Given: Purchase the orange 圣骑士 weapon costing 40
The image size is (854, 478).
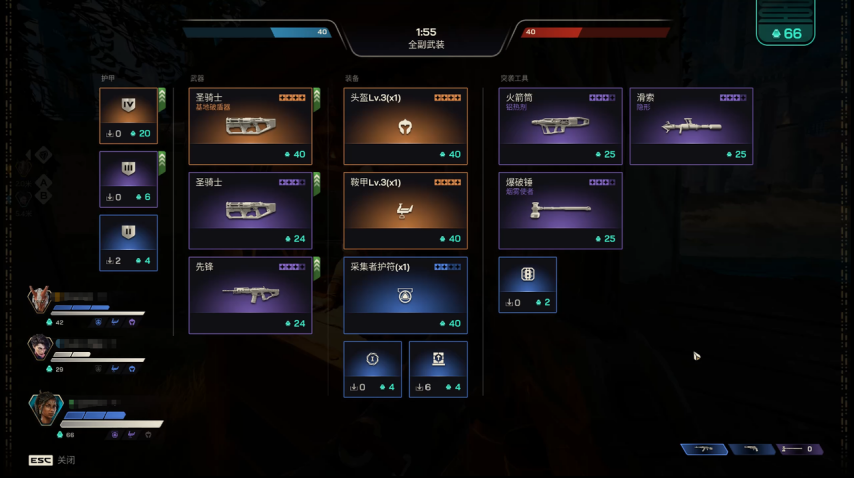Looking at the screenshot, I should 250,126.
